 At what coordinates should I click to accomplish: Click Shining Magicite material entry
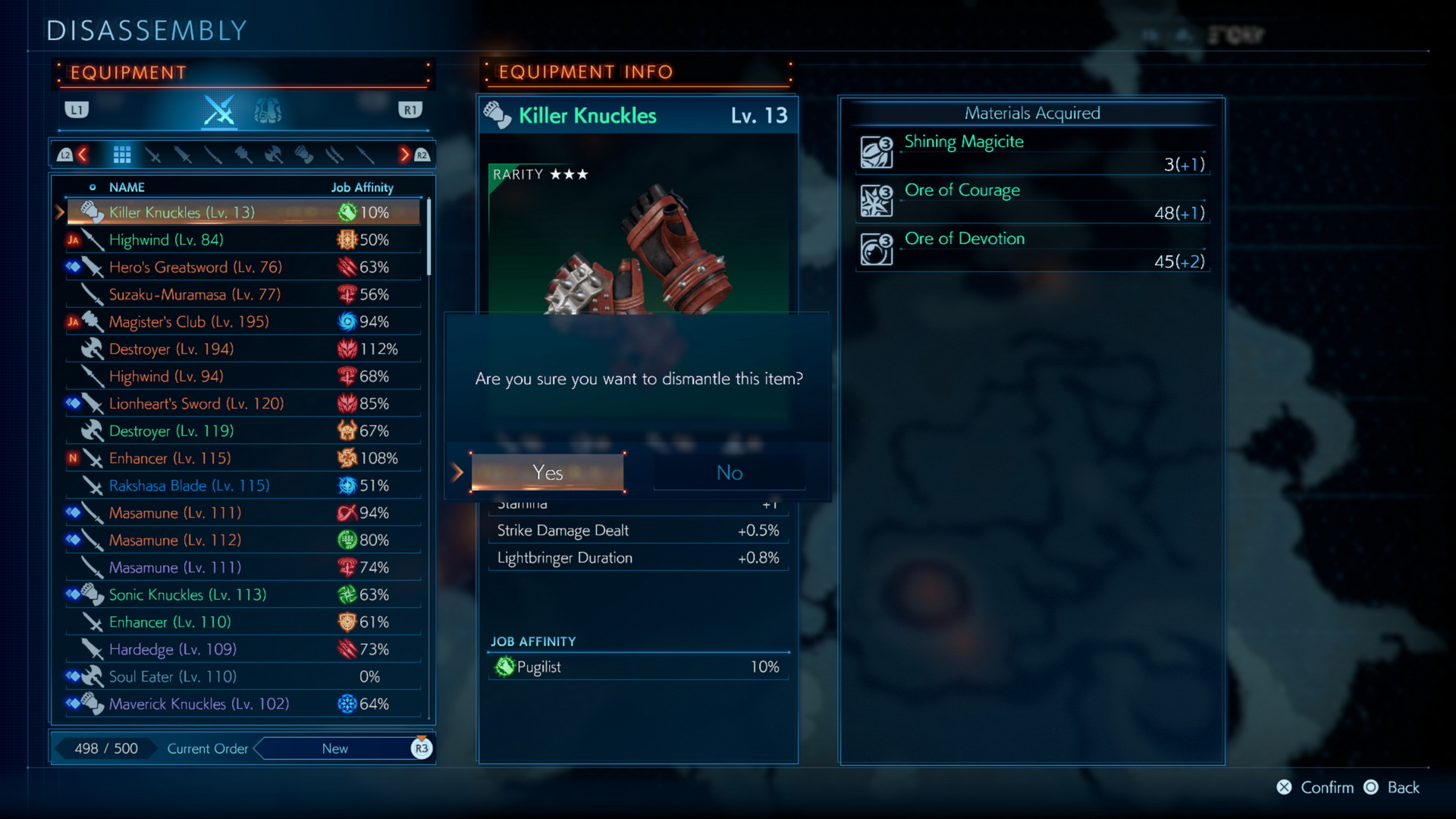(x=1032, y=152)
